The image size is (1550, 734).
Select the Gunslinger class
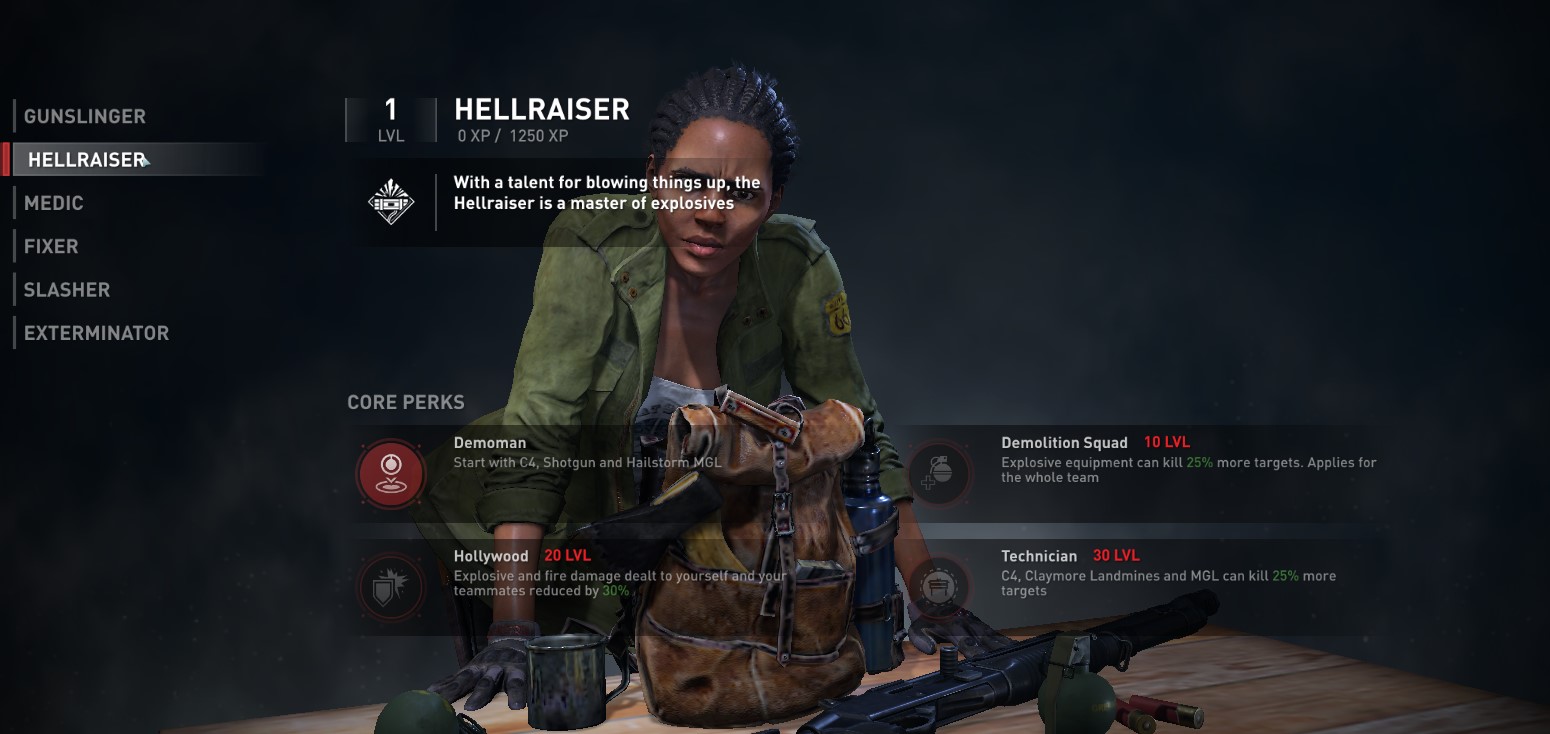pos(85,116)
